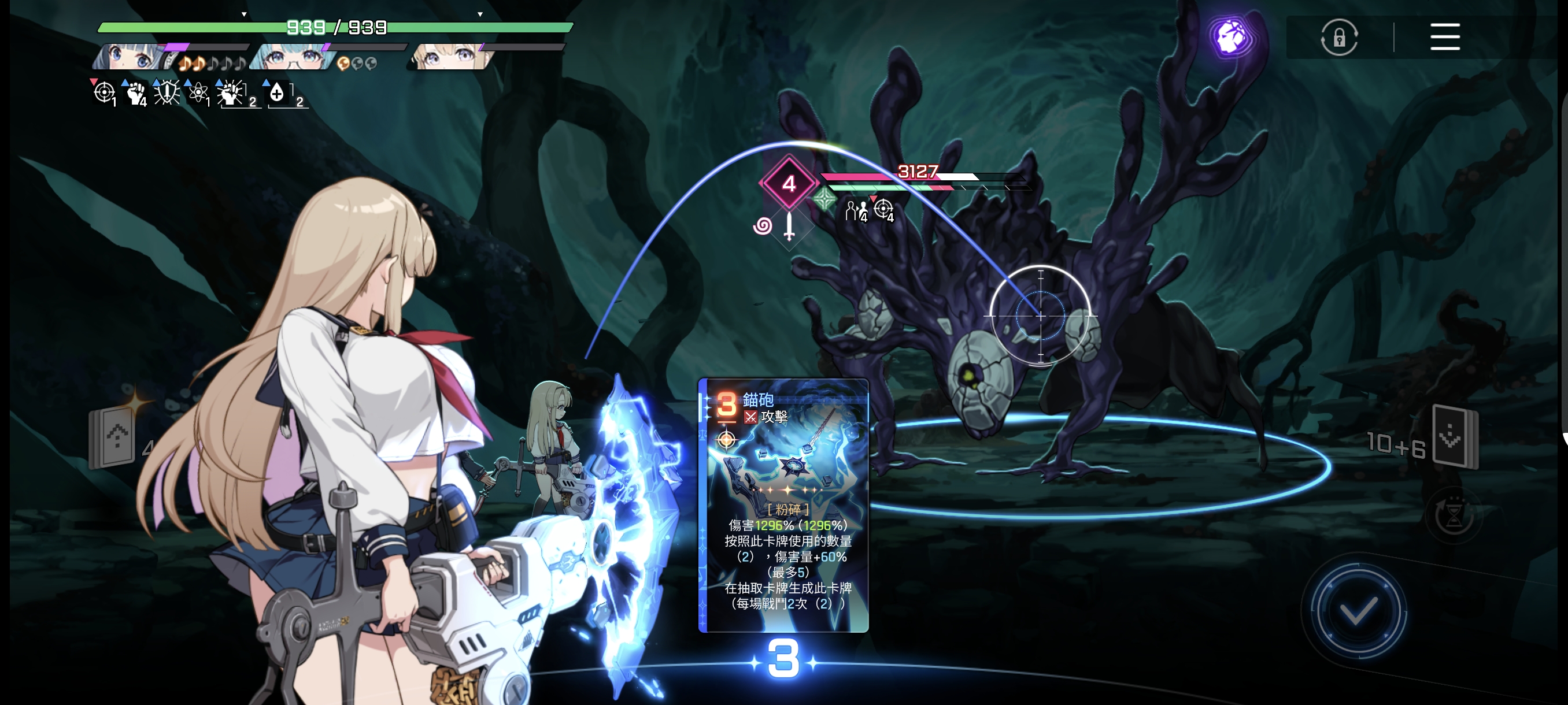Image resolution: width=1568 pixels, height=705 pixels.
Task: Inspect the raised fist buff icon
Action: click(x=135, y=93)
